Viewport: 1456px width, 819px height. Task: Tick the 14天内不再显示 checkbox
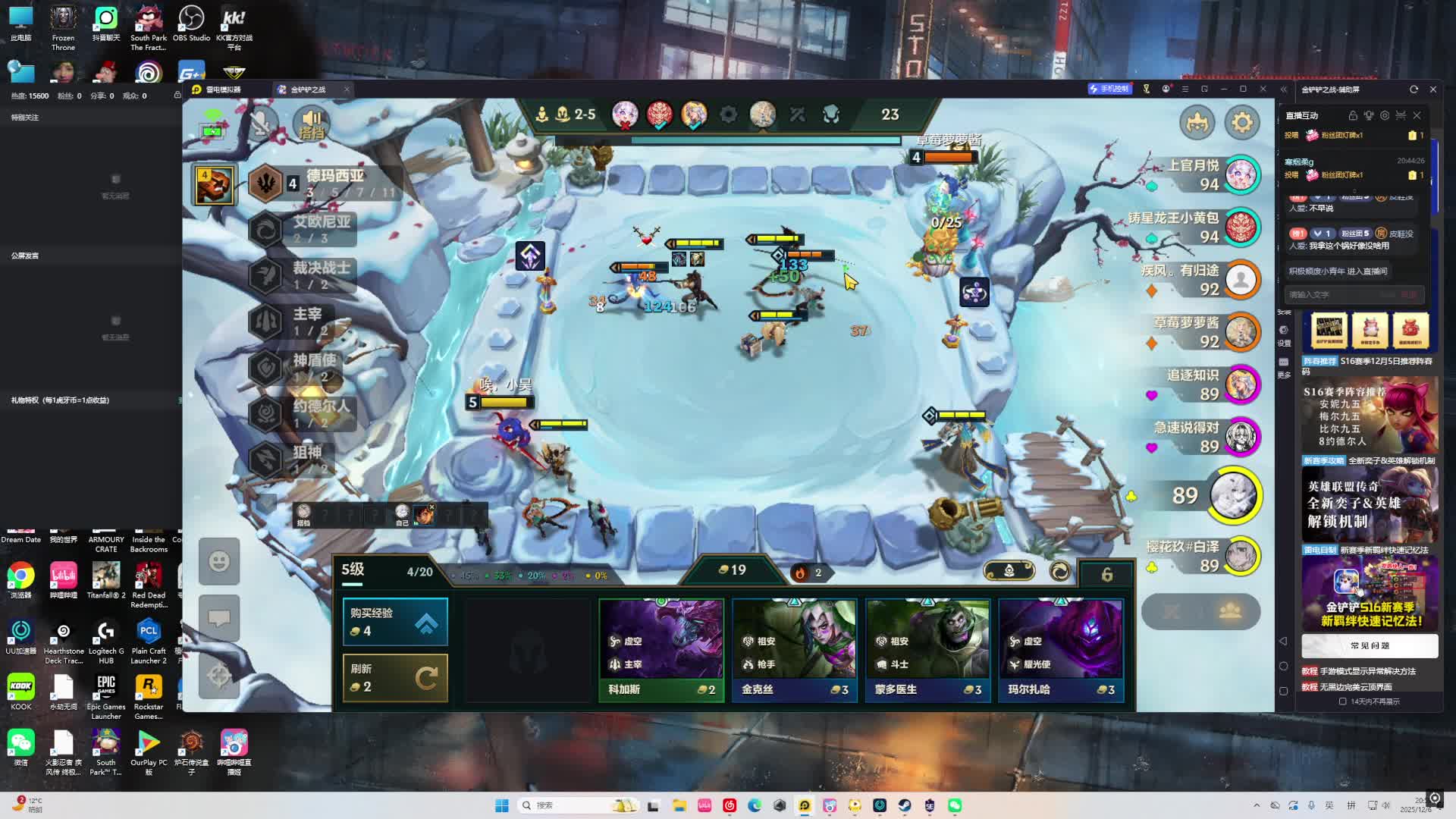click(x=1342, y=701)
